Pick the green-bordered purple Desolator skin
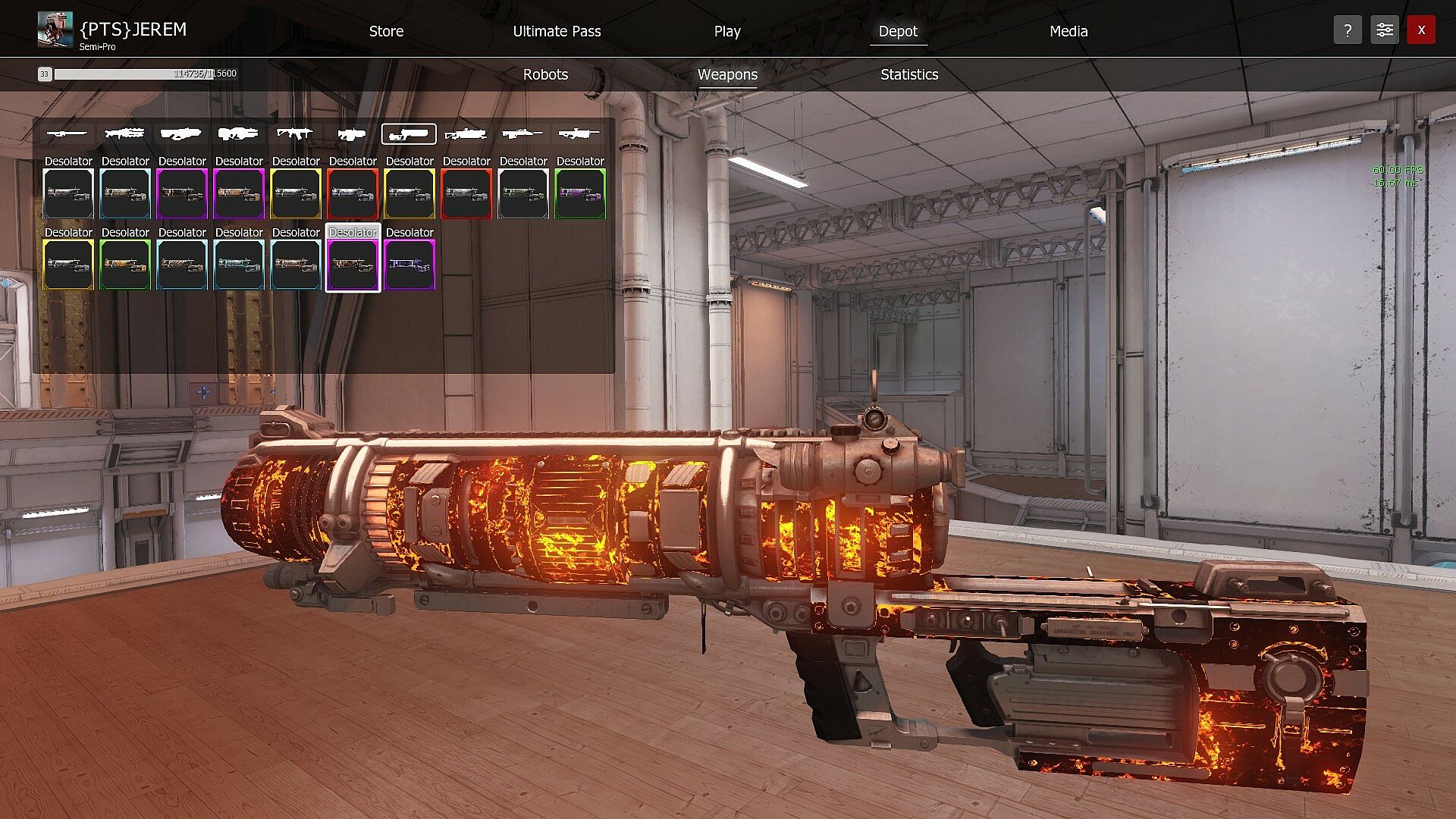Image resolution: width=1456 pixels, height=819 pixels. [580, 193]
